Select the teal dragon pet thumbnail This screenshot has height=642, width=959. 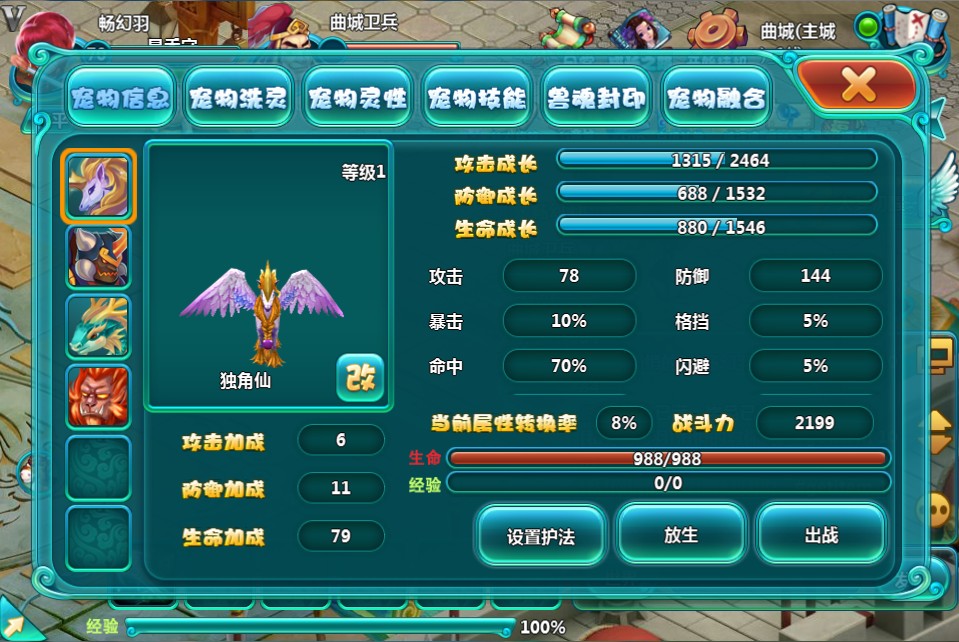click(x=98, y=327)
